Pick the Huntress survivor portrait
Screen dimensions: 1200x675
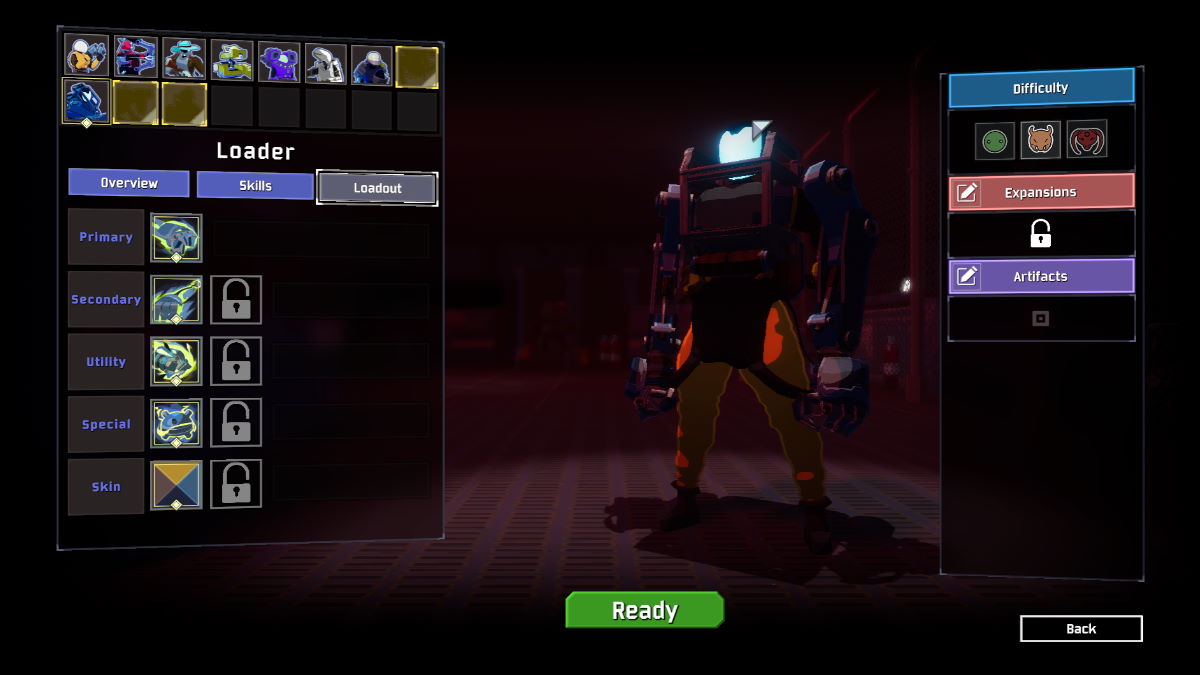[x=135, y=57]
